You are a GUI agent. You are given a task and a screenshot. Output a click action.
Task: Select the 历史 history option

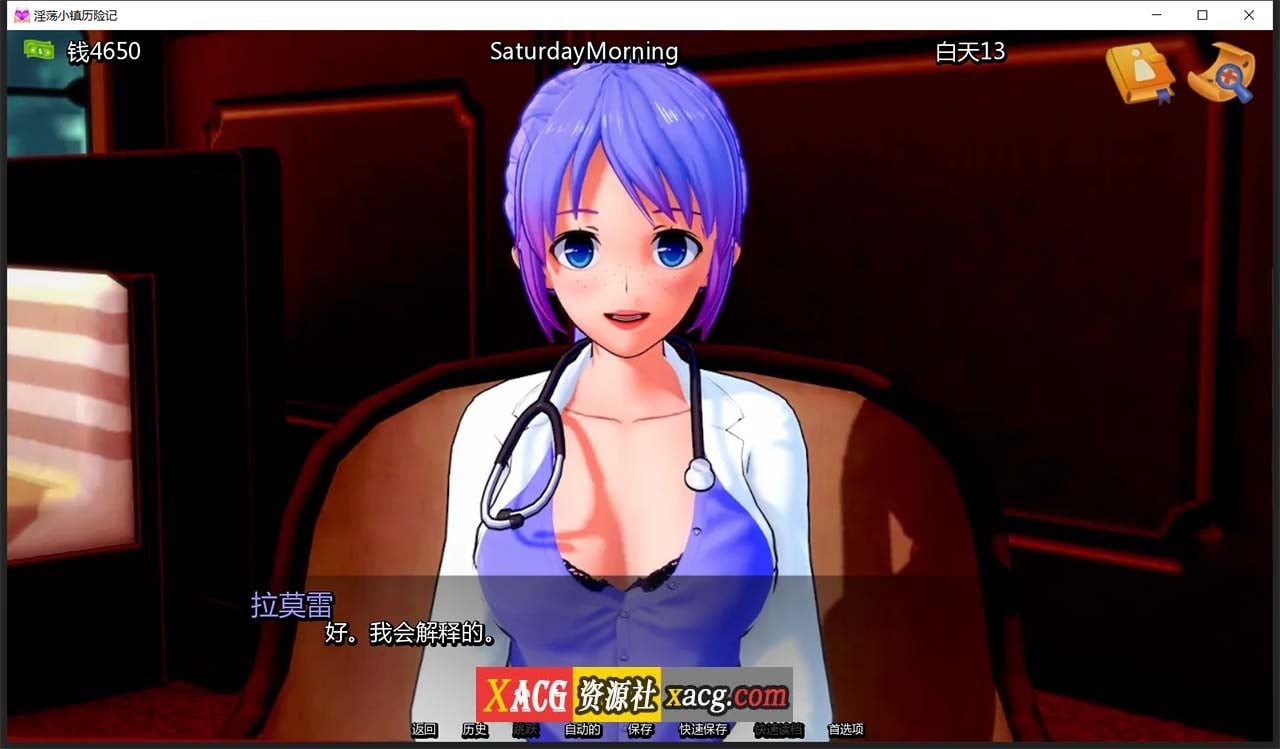click(x=474, y=730)
